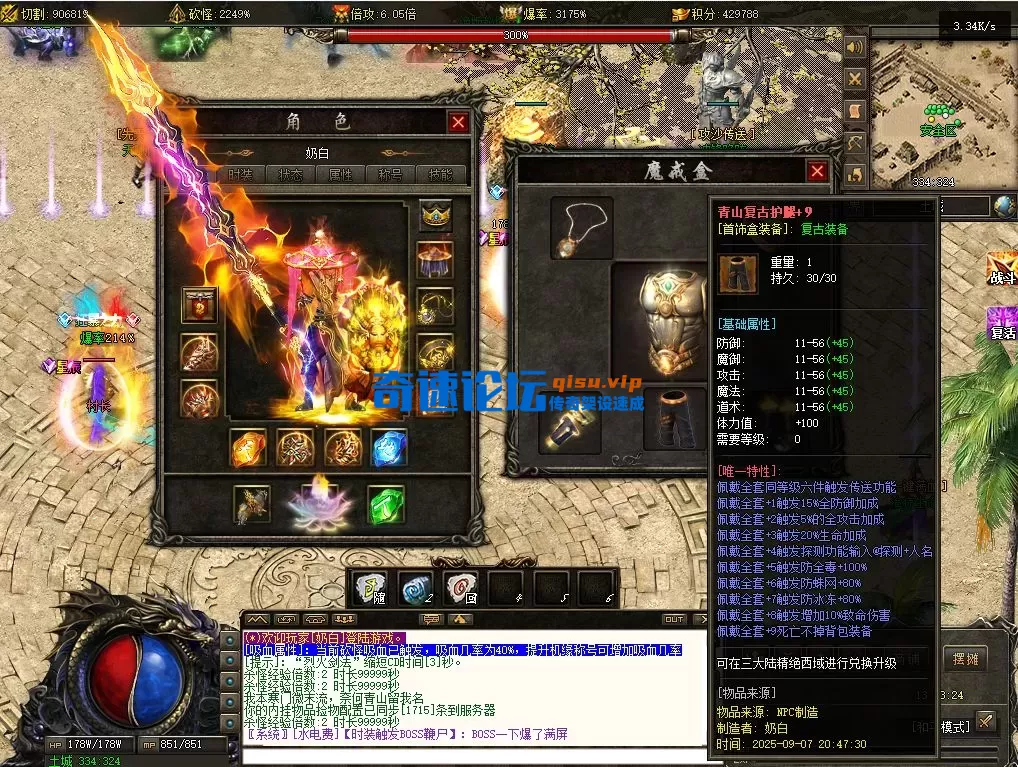Show the 称号 titles tab
Image resolution: width=1018 pixels, height=767 pixels.
pyautogui.click(x=390, y=174)
